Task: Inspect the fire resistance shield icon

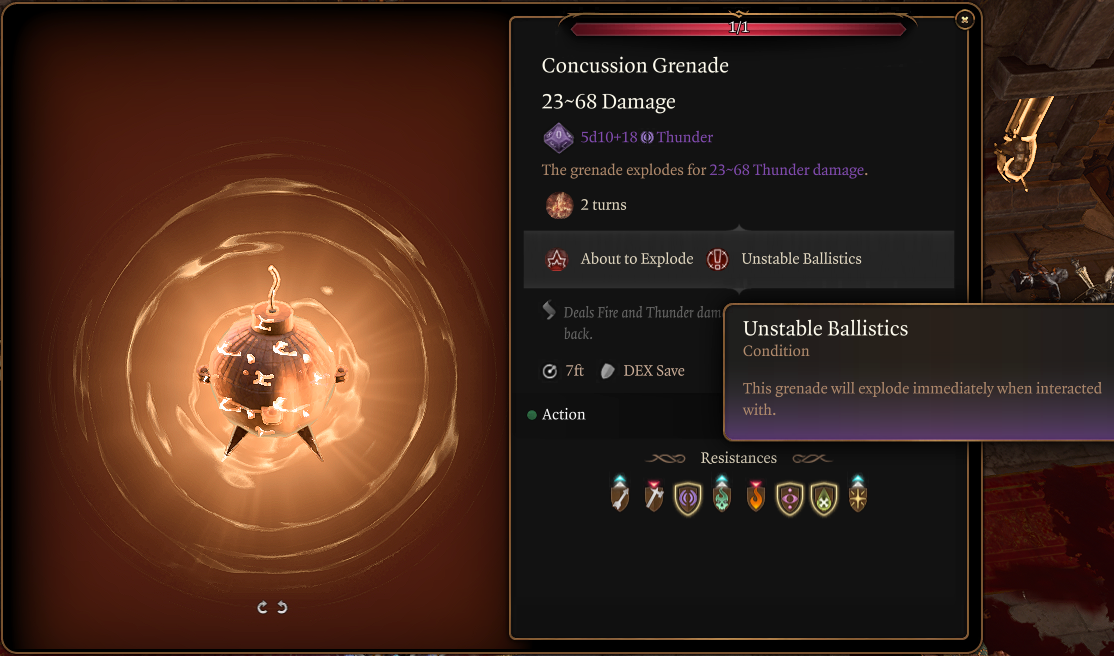Action: [756, 496]
